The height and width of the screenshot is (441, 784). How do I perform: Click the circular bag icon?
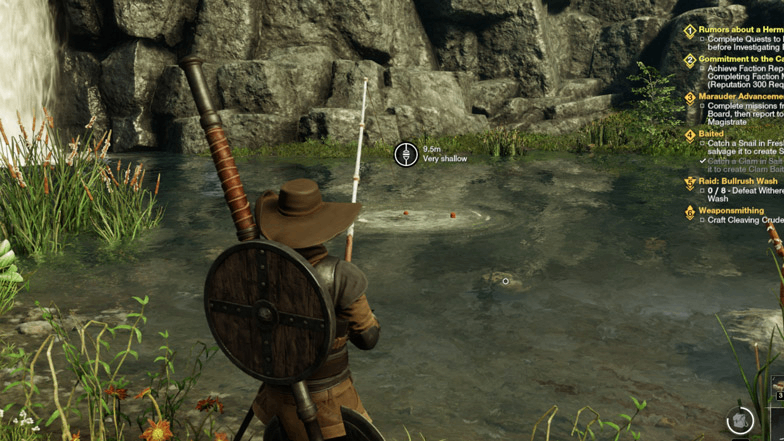point(739,419)
